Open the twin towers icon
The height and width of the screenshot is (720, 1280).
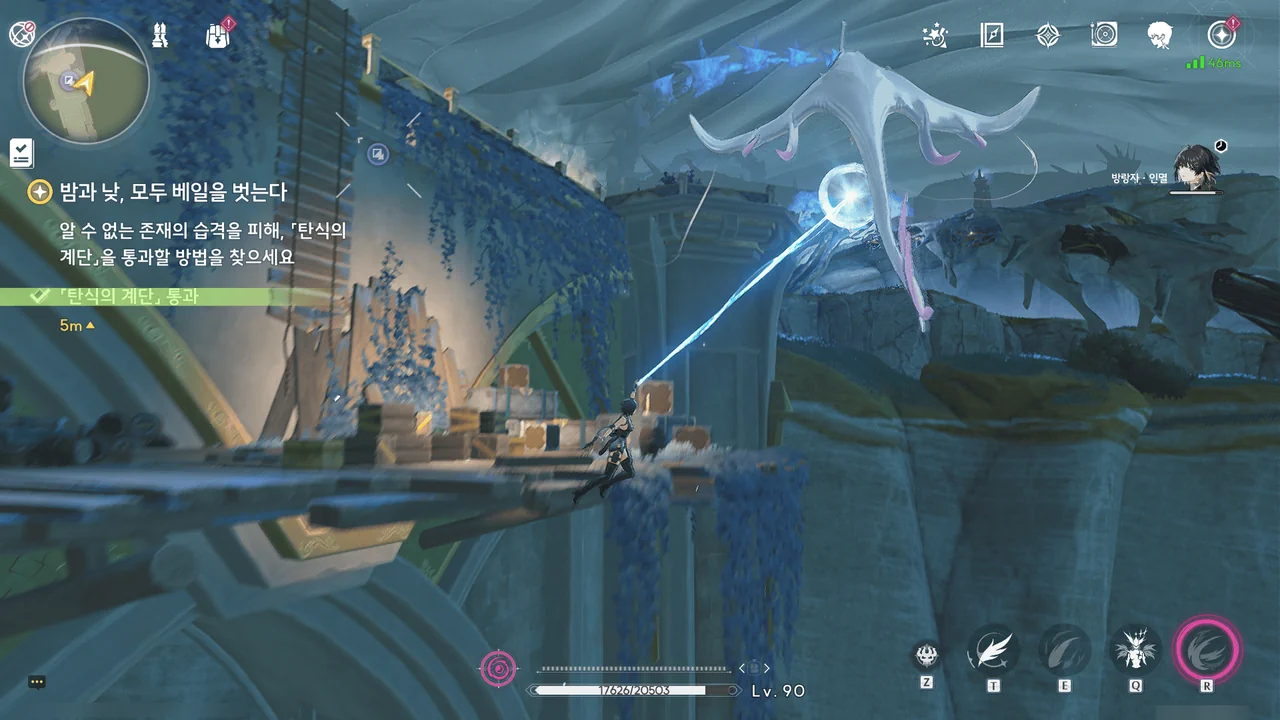point(160,36)
